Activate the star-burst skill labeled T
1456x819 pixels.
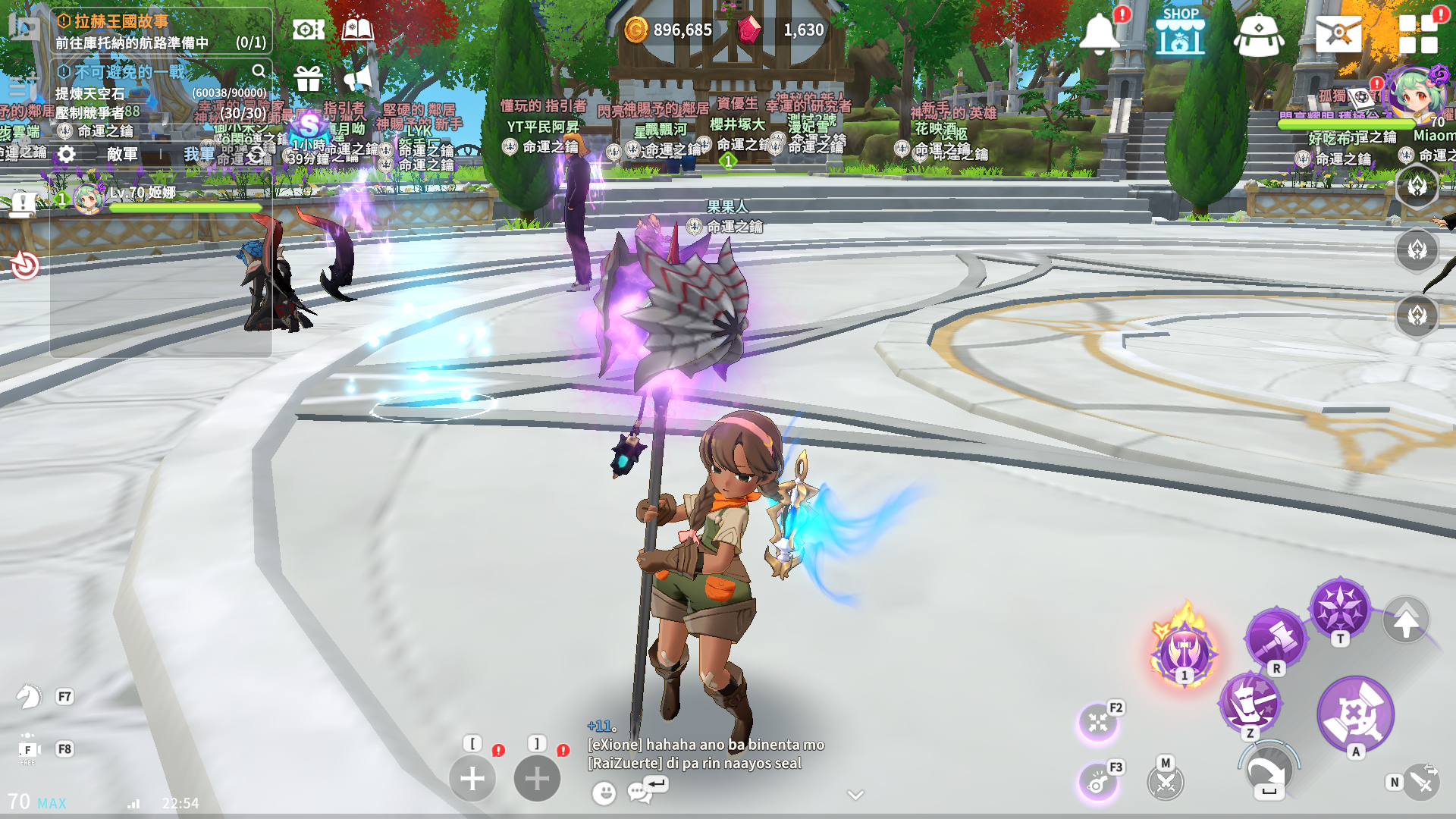(x=1340, y=608)
